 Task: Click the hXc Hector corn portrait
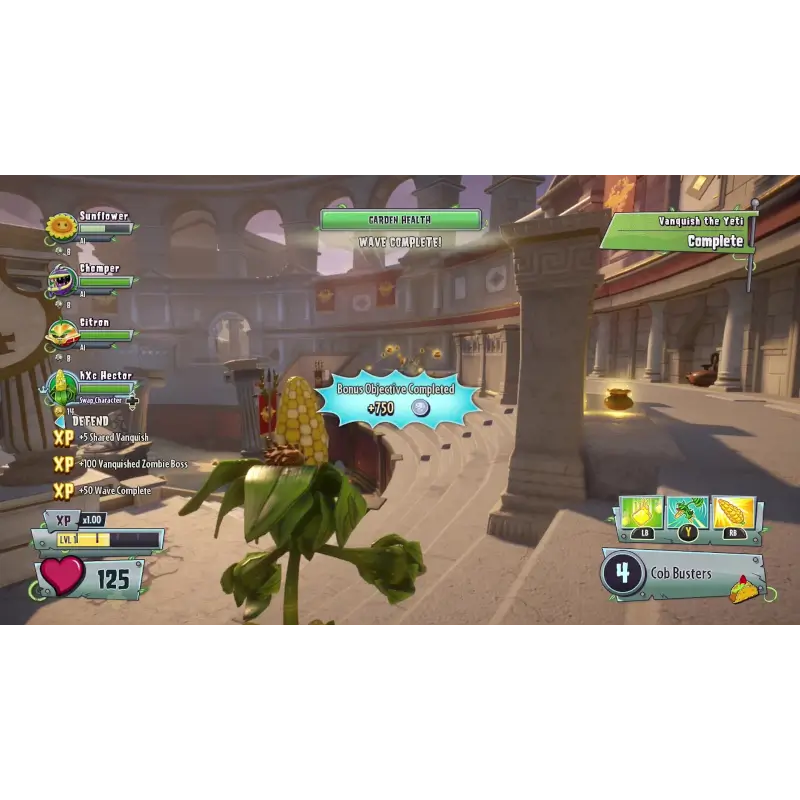(x=63, y=386)
